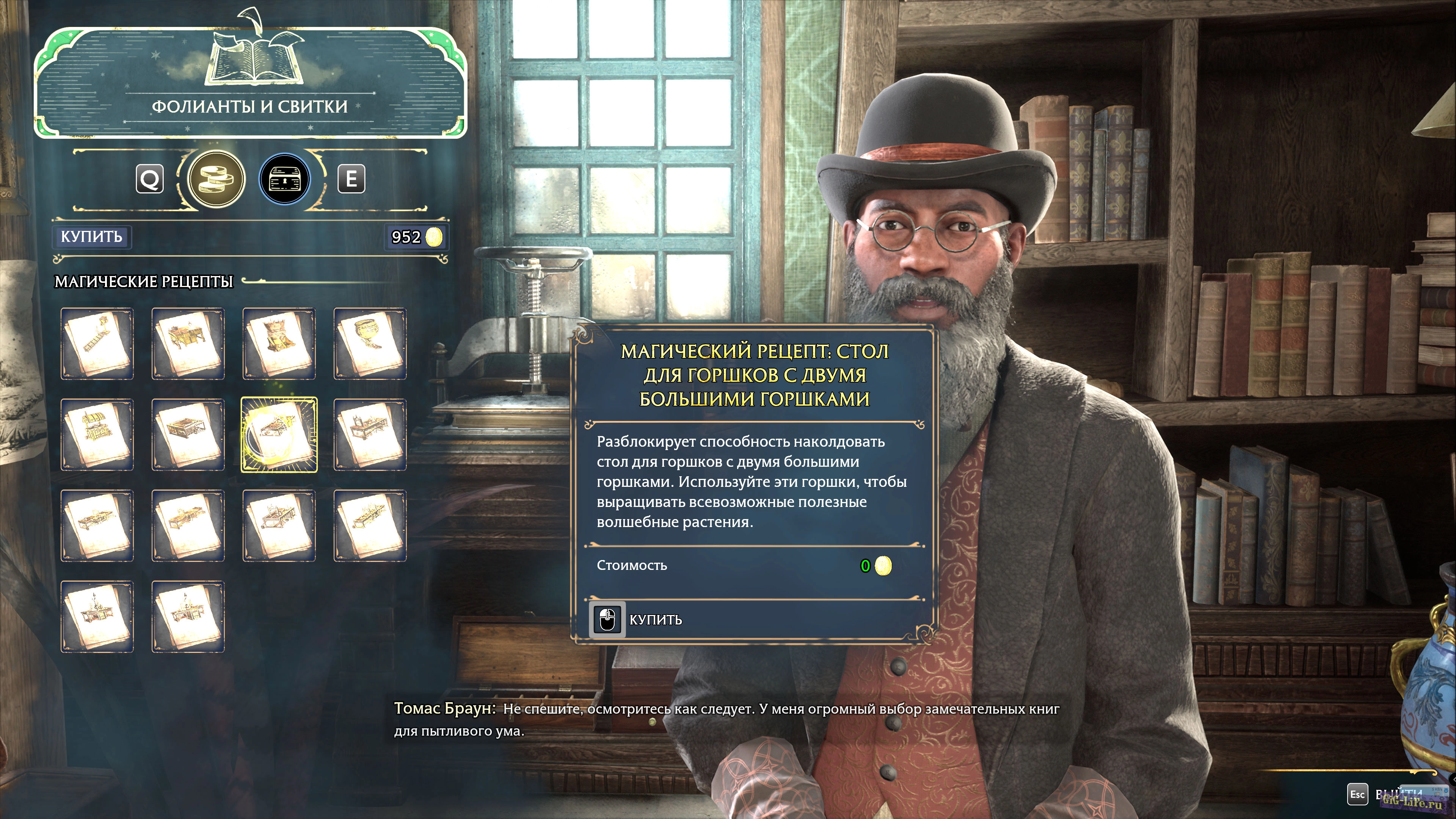
Task: Switch to the coins buy tab
Action: [x=216, y=179]
